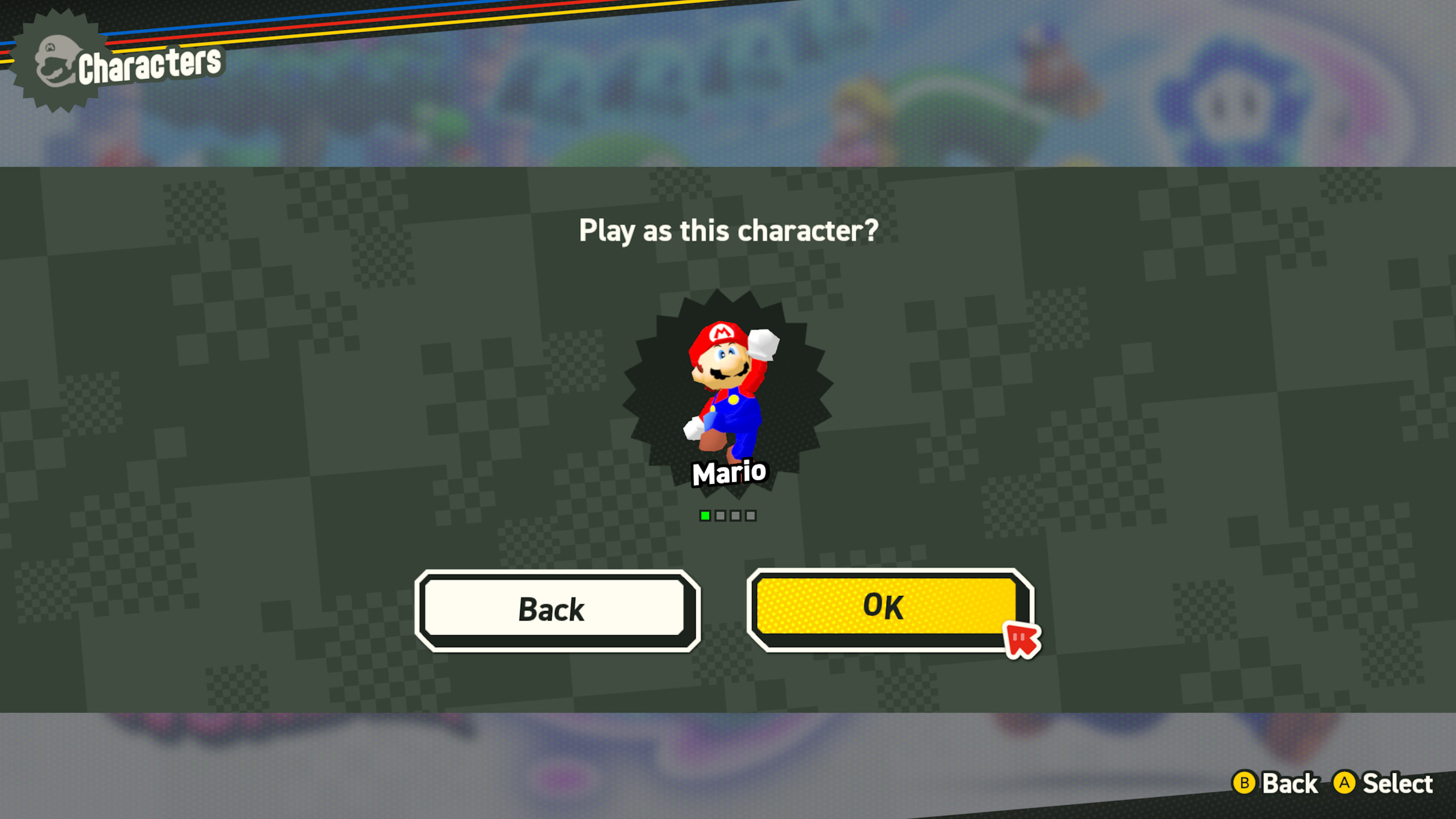This screenshot has height=819, width=1456.
Task: Click the prompt text Play as this character
Action: click(x=728, y=231)
